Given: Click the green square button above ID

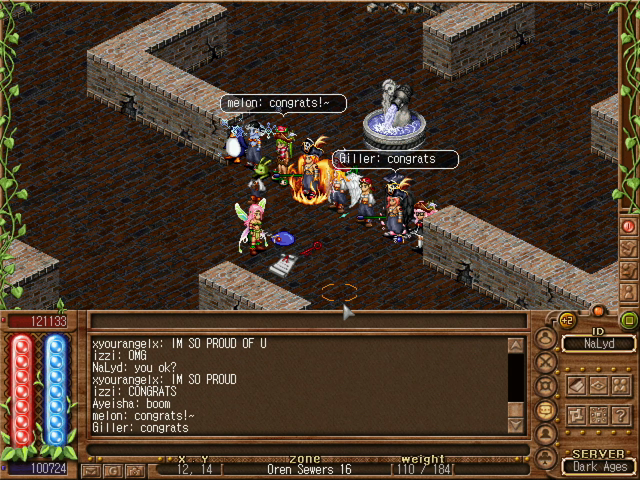Looking at the screenshot, I should (629, 321).
